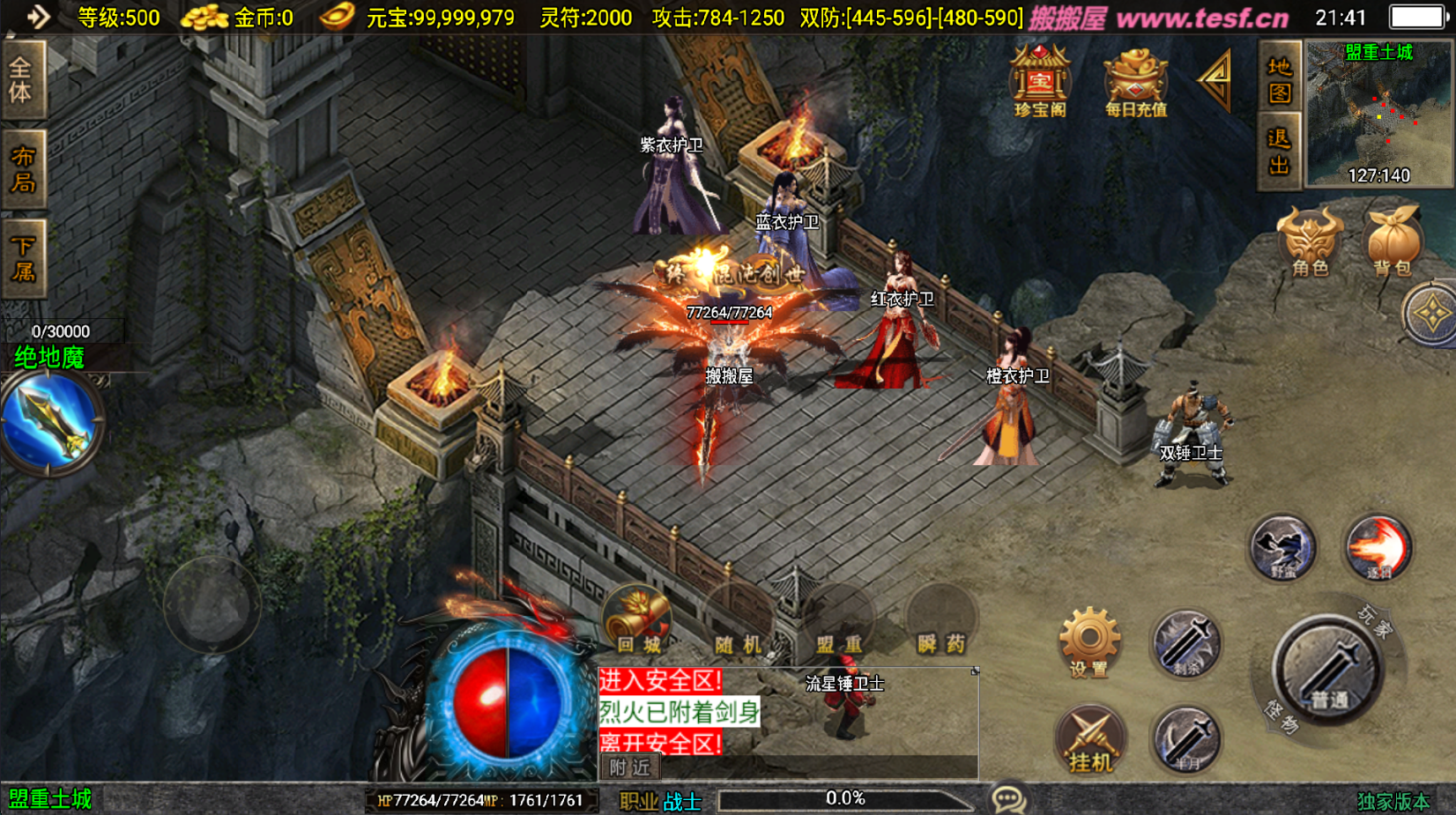Viewport: 1456px width, 815px height.
Task: Open the 每日充值 daily recharge
Action: [x=1135, y=83]
